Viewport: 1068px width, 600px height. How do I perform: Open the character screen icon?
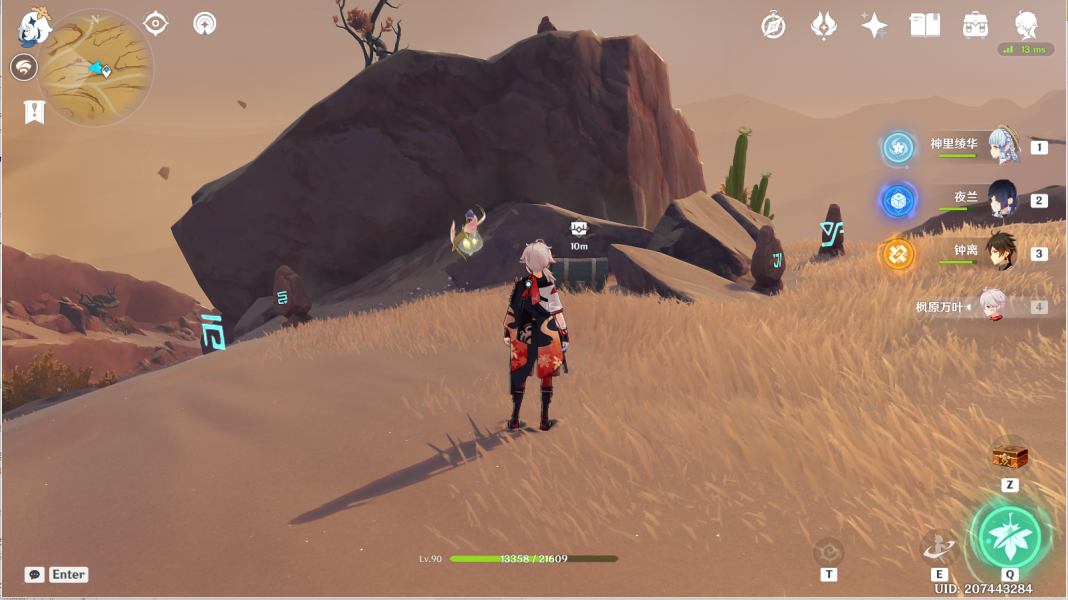[x=1025, y=26]
